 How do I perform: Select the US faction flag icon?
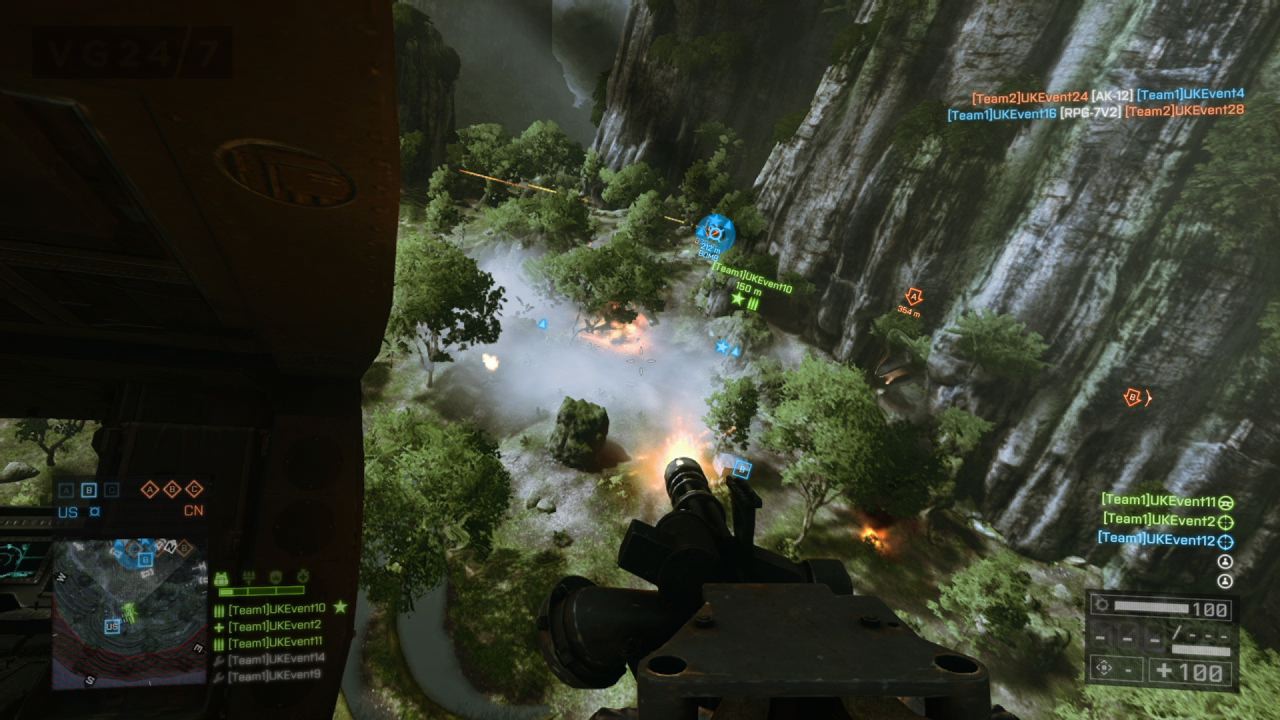coord(94,512)
